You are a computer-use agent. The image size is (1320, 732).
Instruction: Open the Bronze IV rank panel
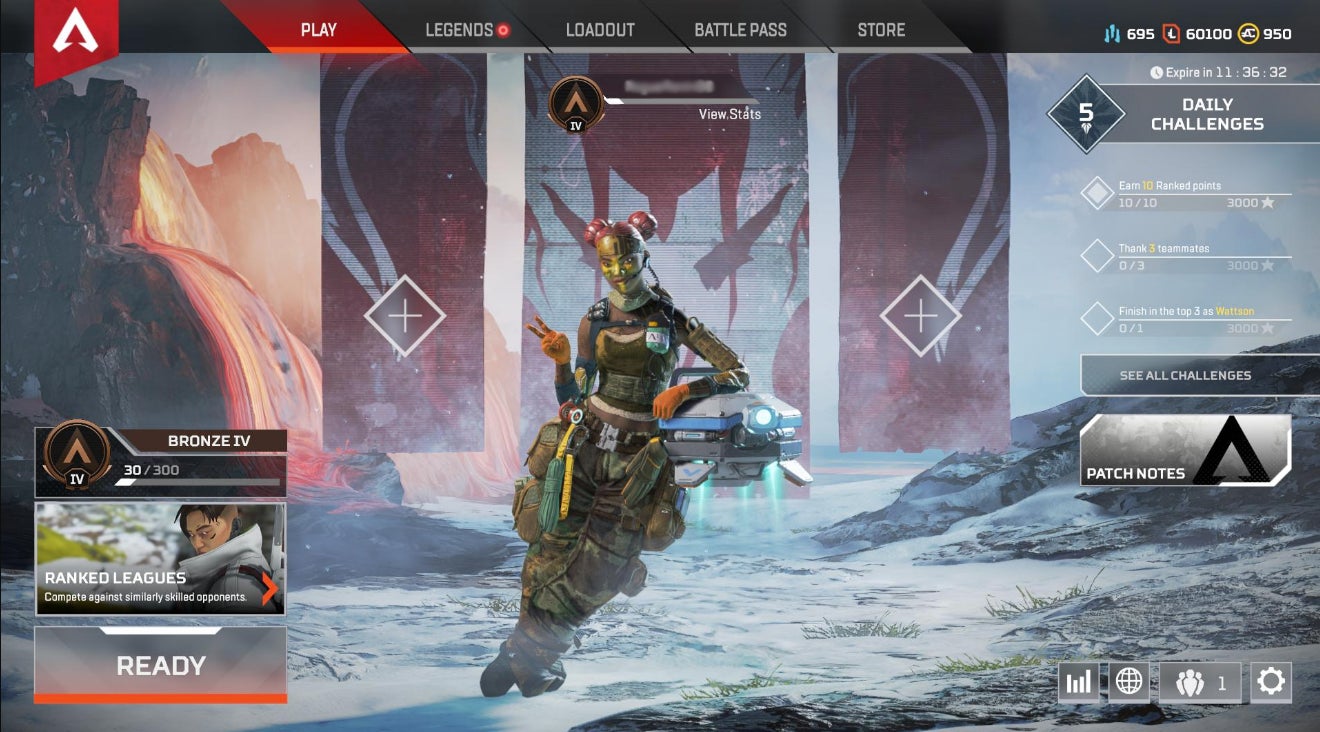pos(161,462)
